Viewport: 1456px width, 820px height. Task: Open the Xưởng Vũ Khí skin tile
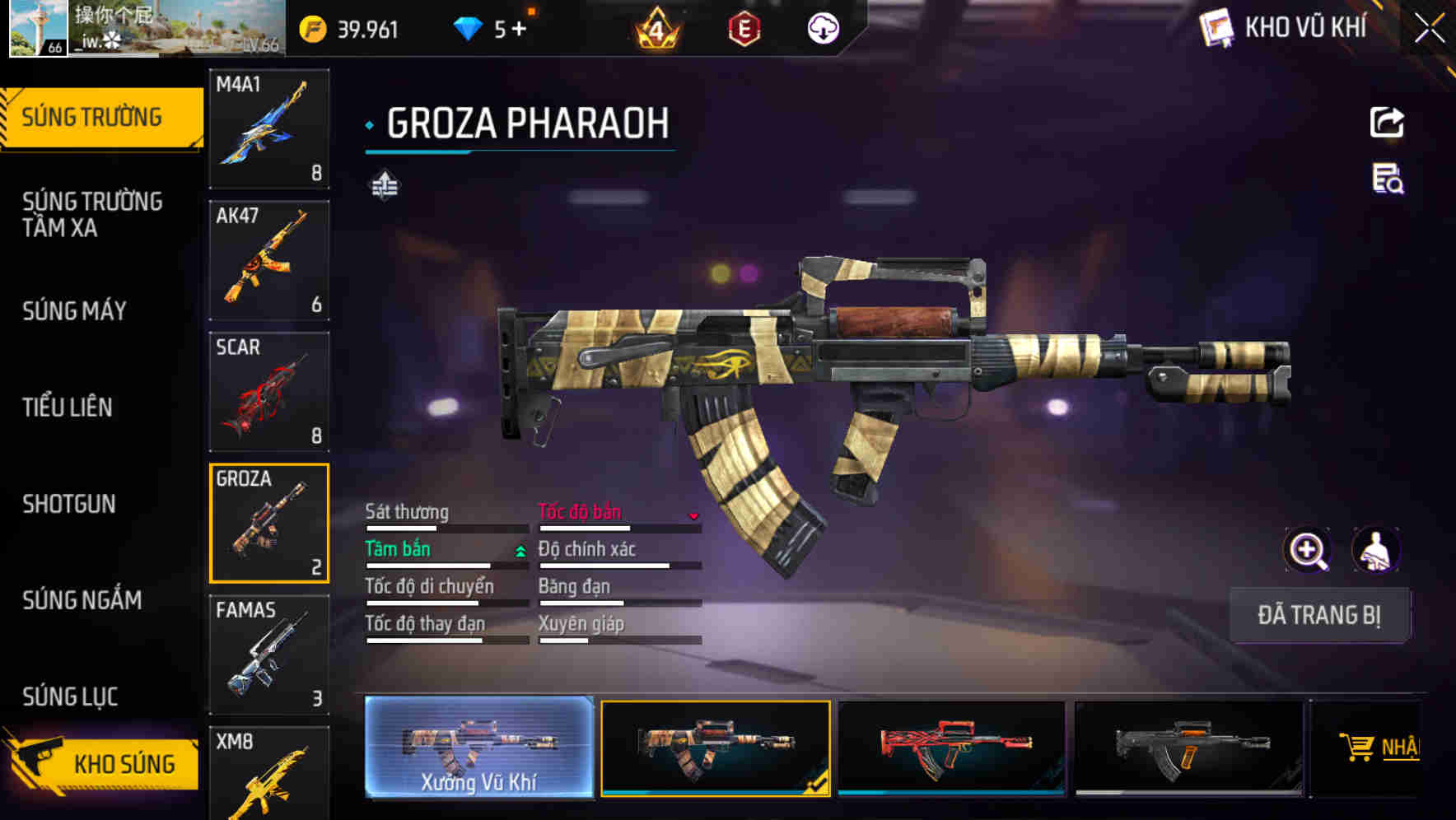click(478, 748)
